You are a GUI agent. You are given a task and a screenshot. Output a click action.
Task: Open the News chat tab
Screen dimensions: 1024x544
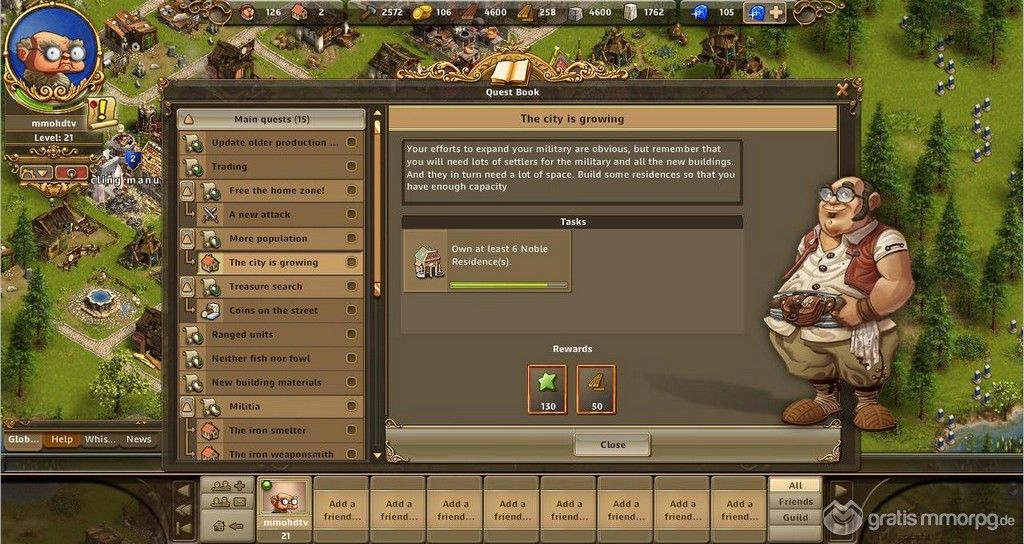pyautogui.click(x=138, y=439)
